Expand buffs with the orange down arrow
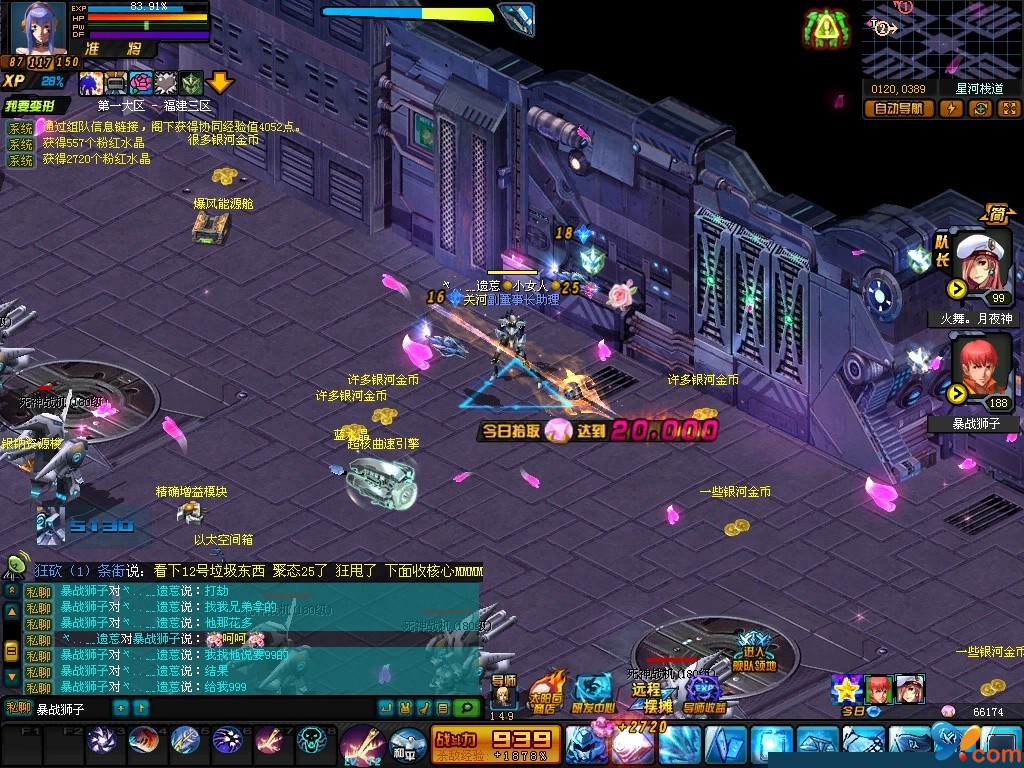1024x768 pixels. coord(219,83)
